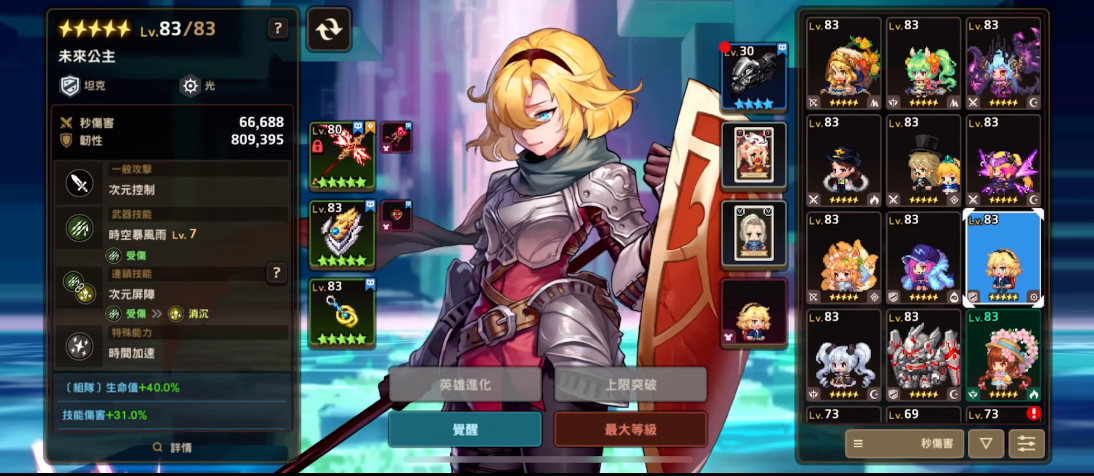Open the 秒傷害 sort dropdown
The image size is (1094, 476).
click(905, 443)
